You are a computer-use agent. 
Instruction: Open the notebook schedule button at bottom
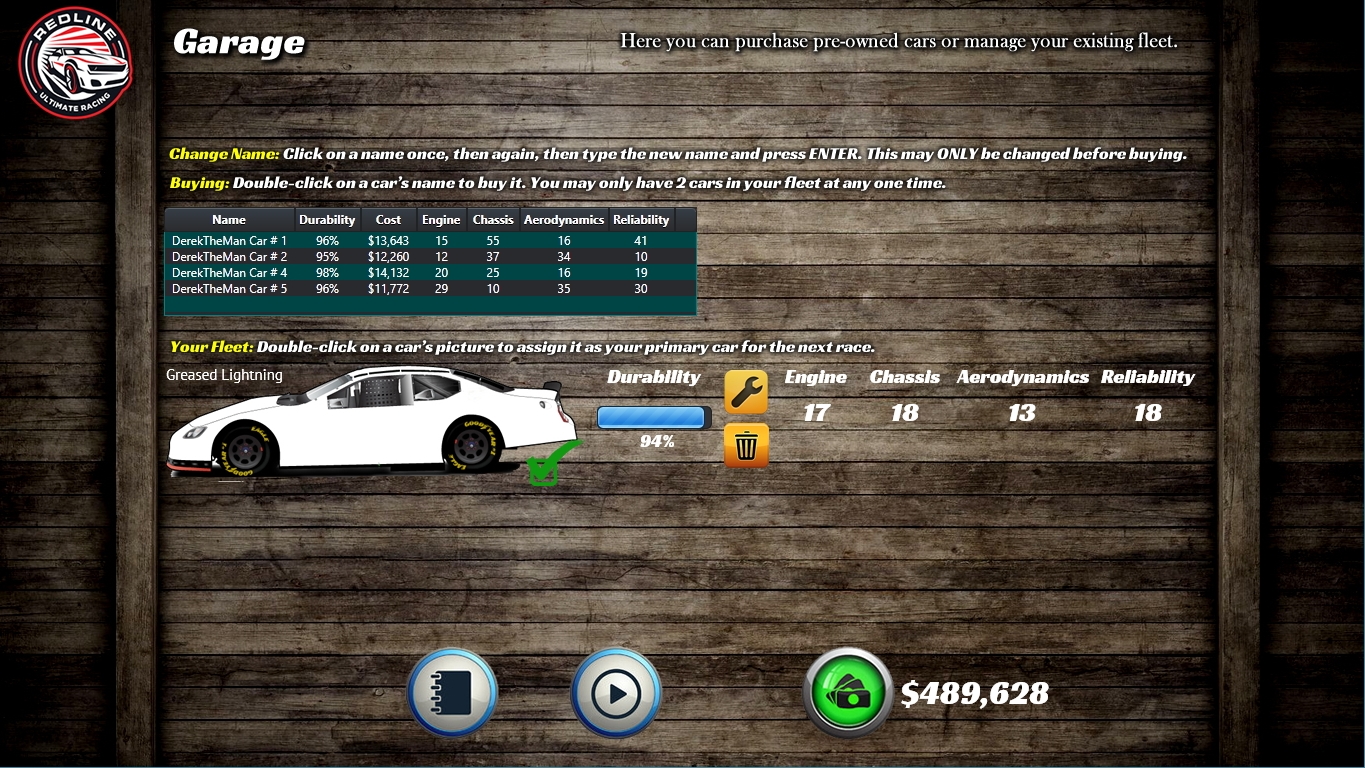[452, 691]
